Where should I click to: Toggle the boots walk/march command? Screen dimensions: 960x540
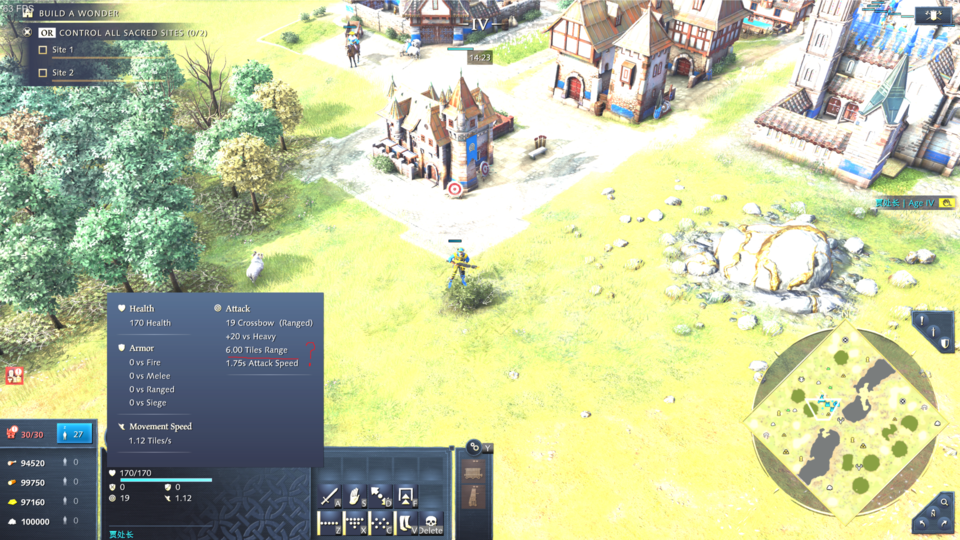(406, 522)
